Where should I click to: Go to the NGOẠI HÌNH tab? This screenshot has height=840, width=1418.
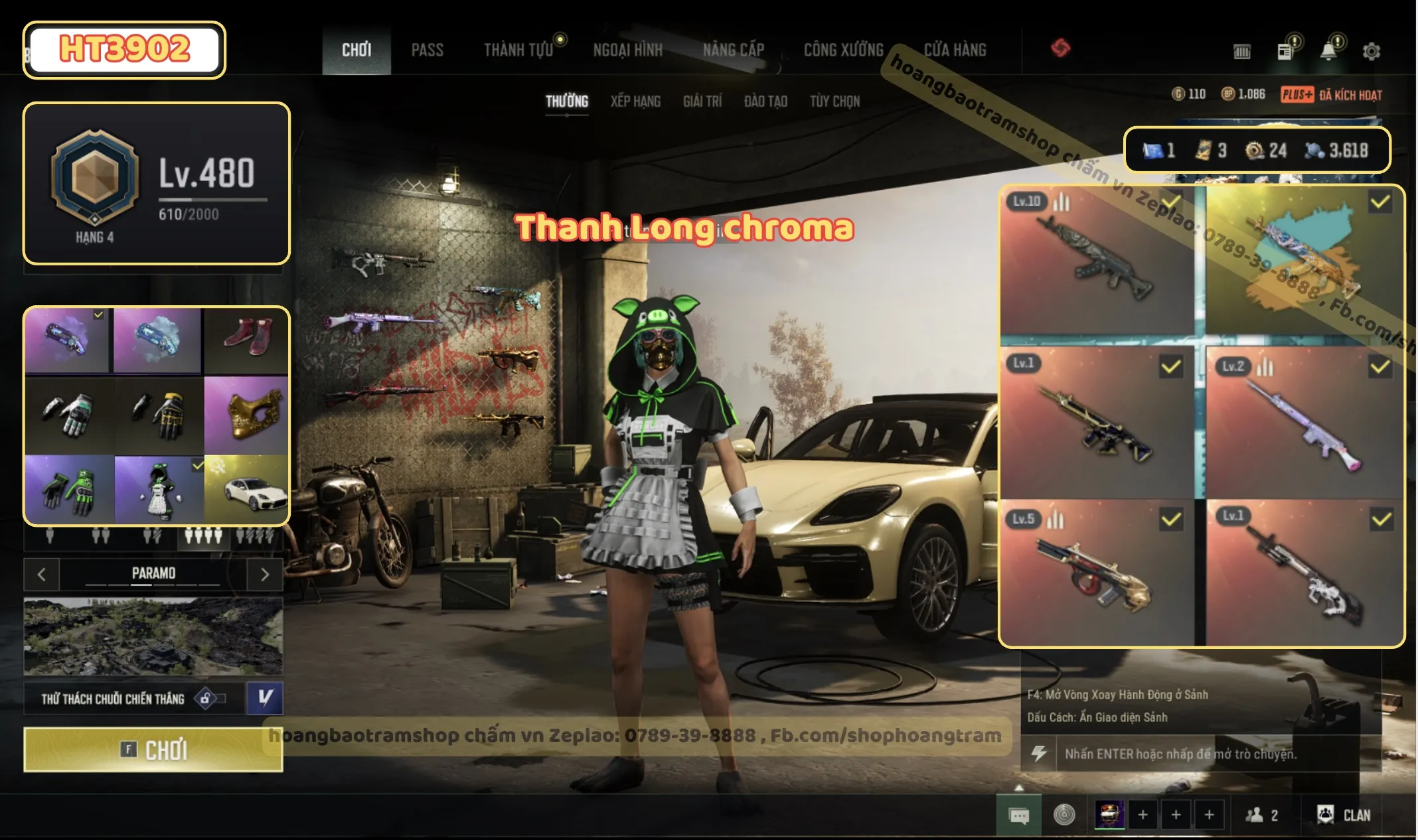[627, 50]
